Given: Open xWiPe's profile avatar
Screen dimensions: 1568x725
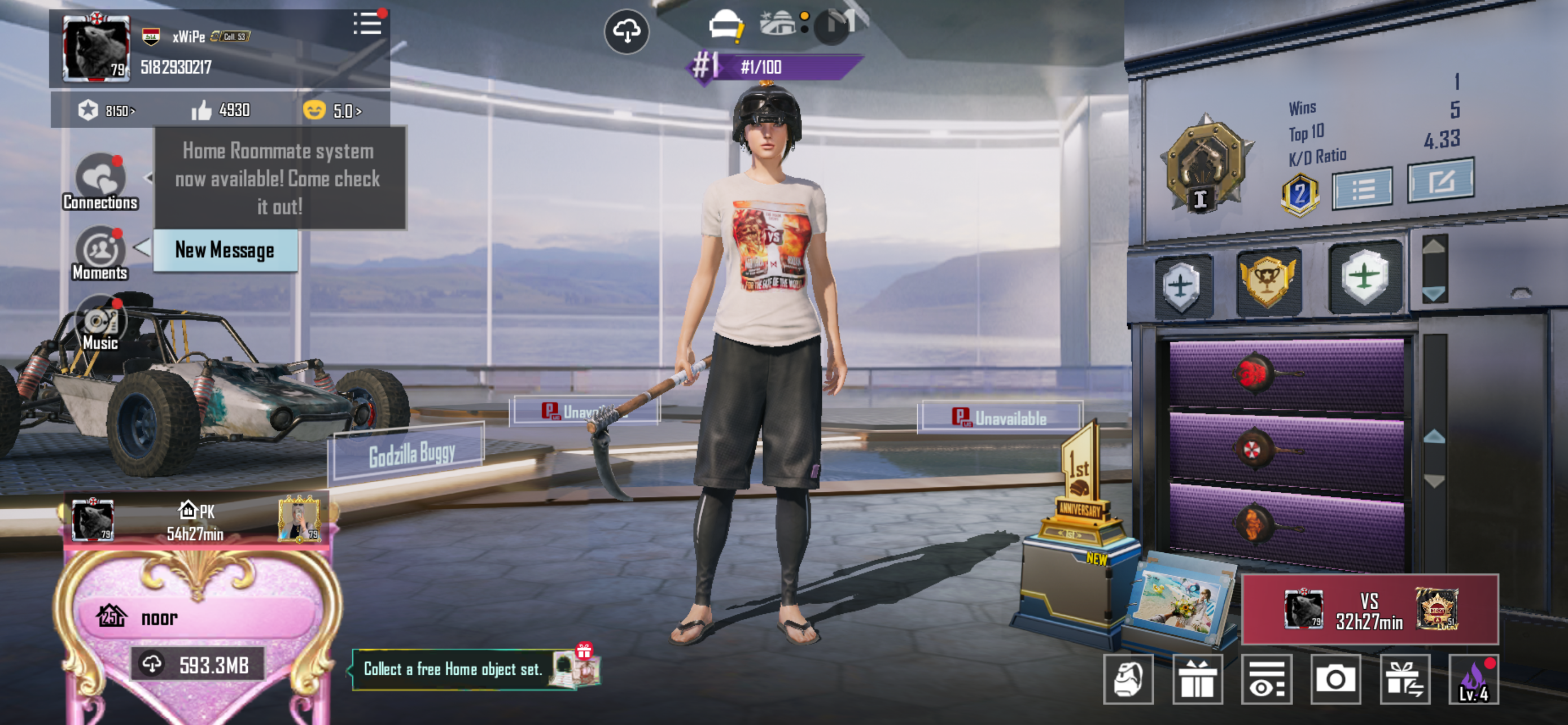Looking at the screenshot, I should 97,48.
